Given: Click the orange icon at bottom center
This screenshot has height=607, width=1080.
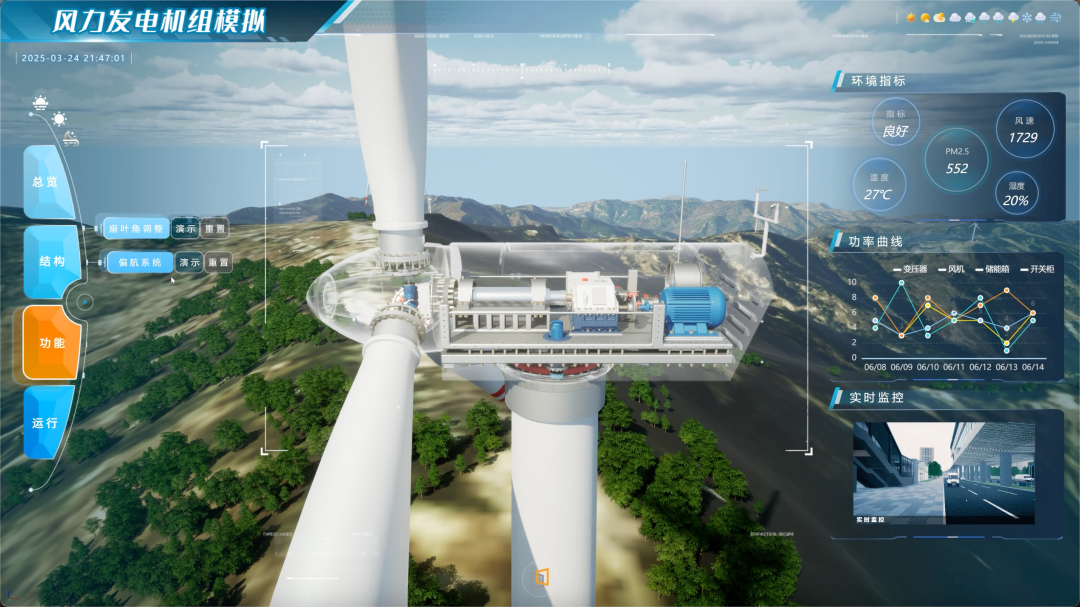Looking at the screenshot, I should click(x=541, y=576).
